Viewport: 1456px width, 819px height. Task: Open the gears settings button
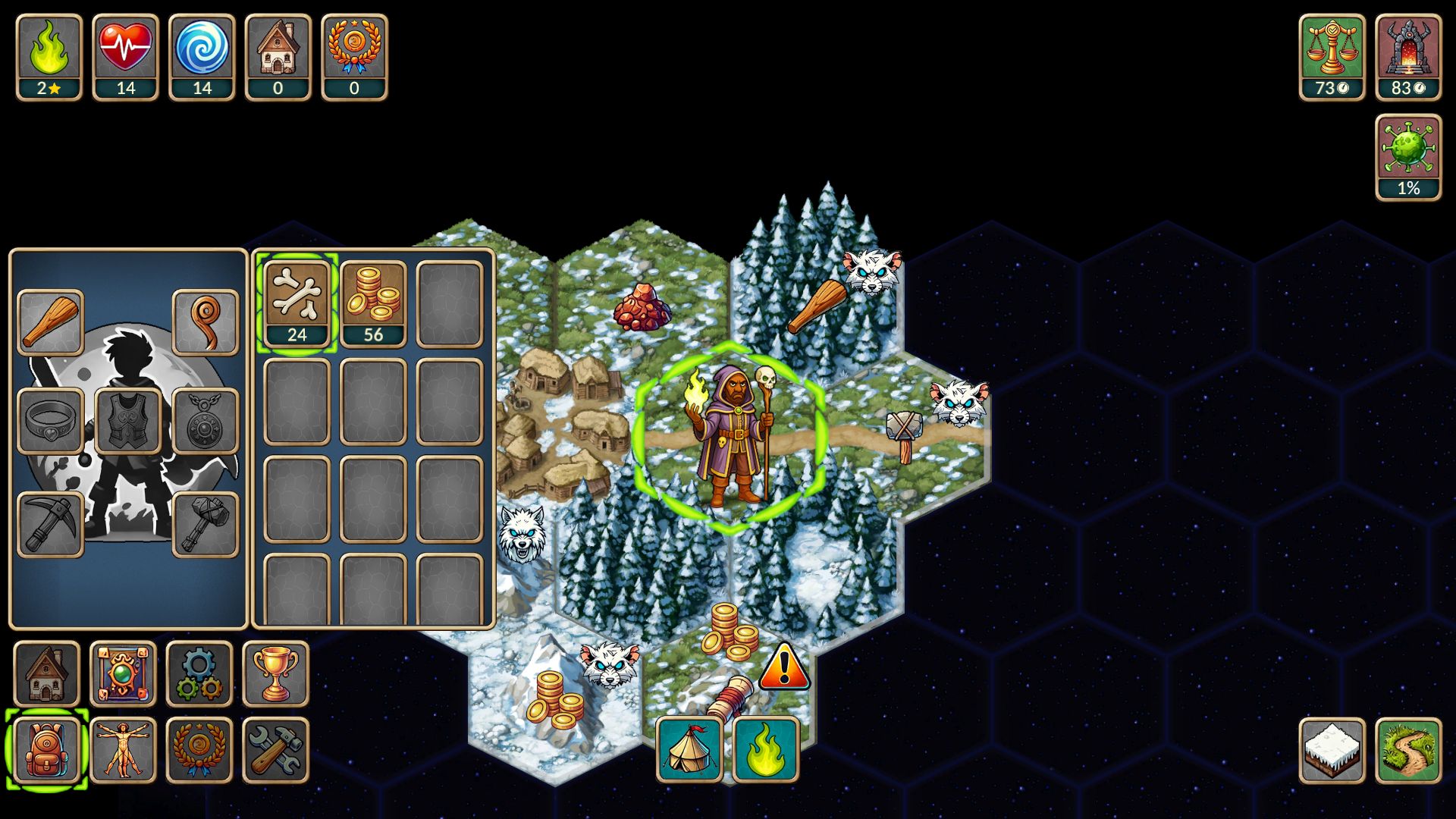[x=199, y=673]
